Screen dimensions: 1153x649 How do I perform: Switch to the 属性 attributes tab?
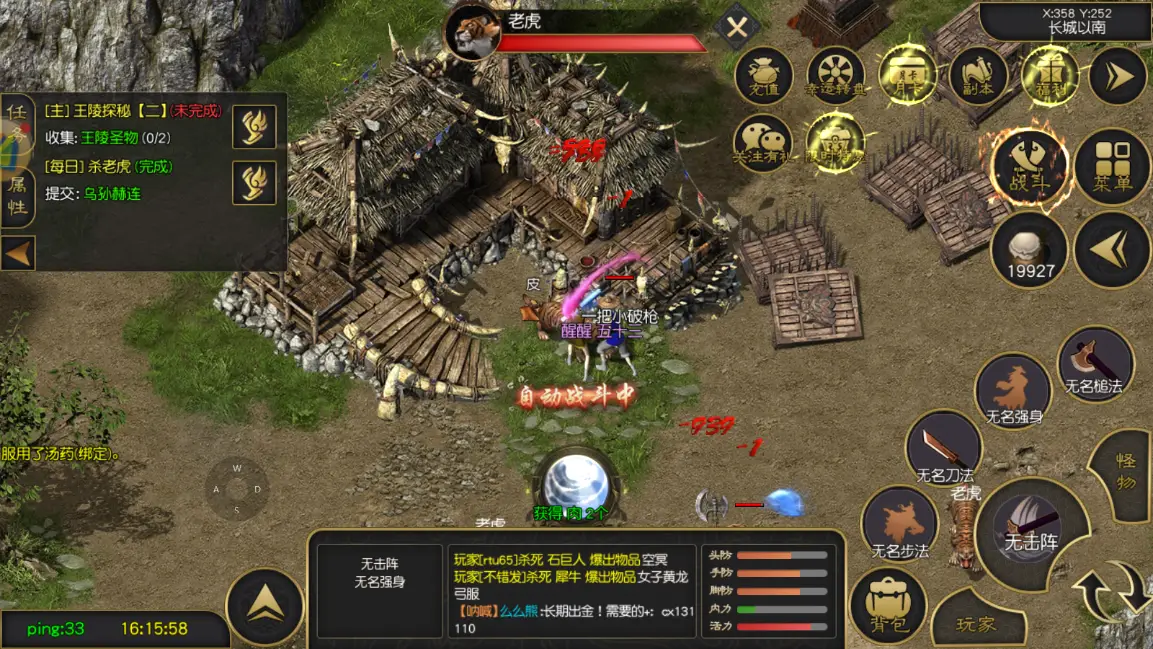(17, 195)
